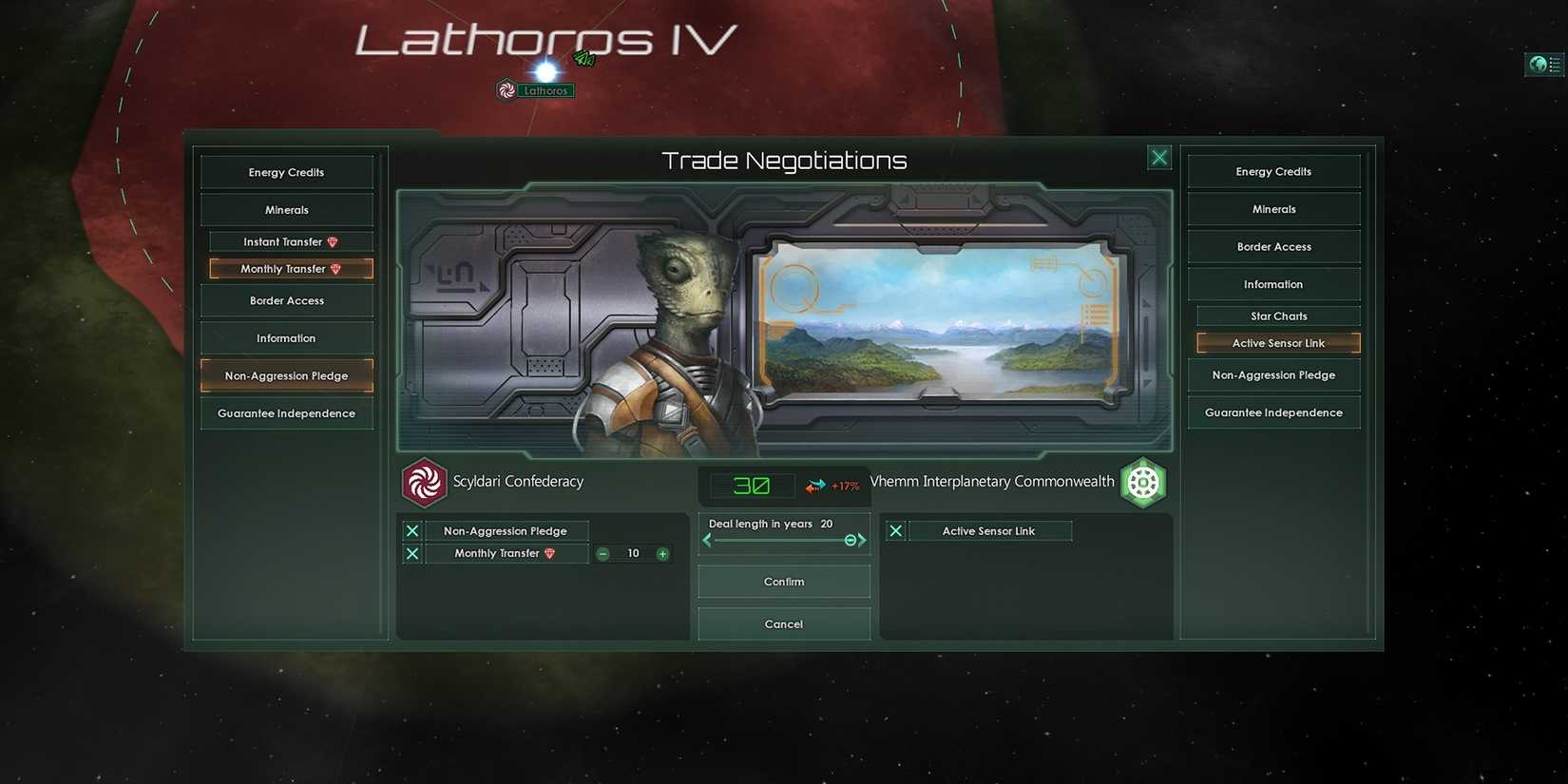Confirm the trade deal
The width and height of the screenshot is (1568, 784).
pos(783,581)
